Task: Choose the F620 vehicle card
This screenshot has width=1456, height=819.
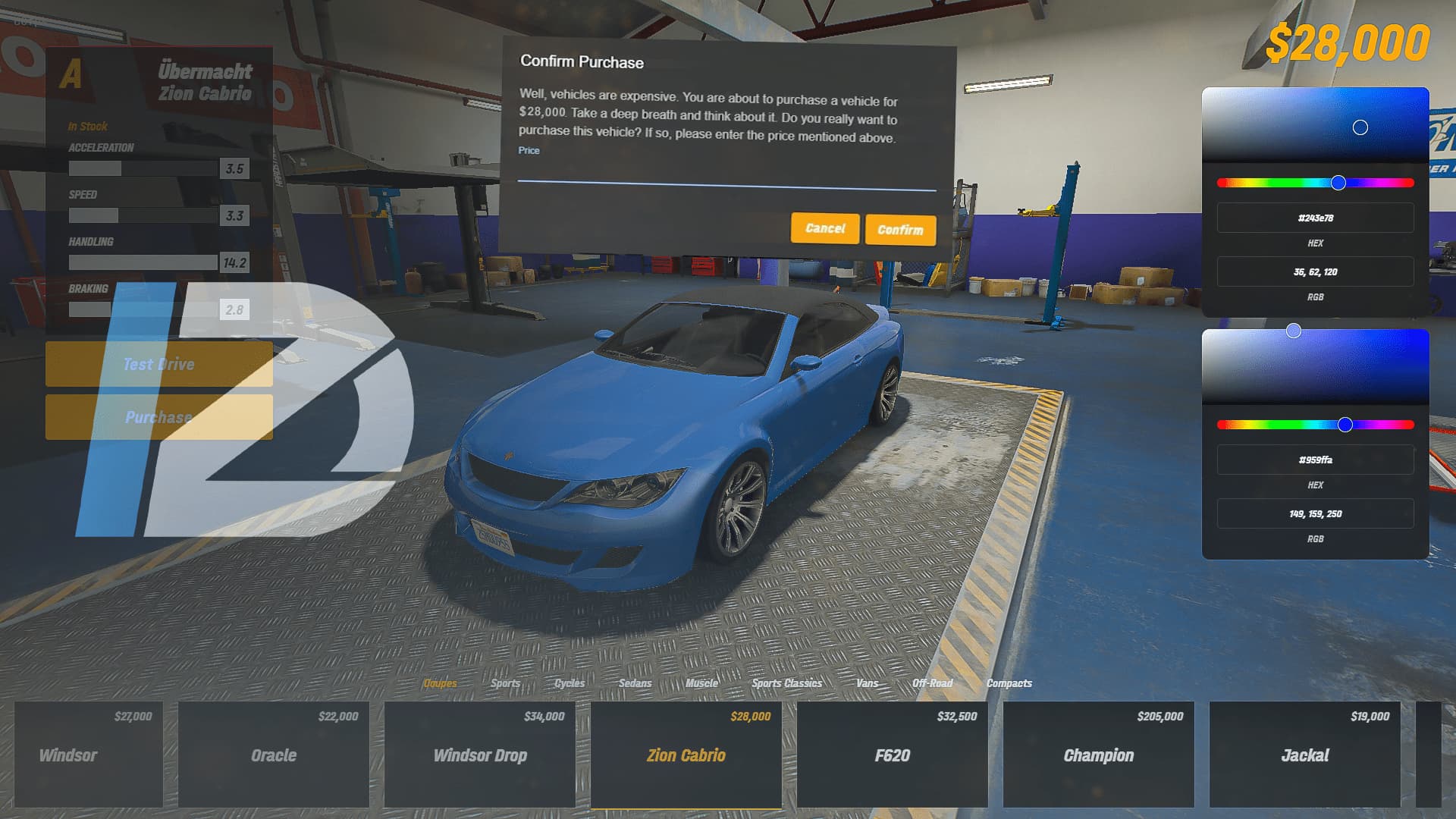Action: (893, 754)
